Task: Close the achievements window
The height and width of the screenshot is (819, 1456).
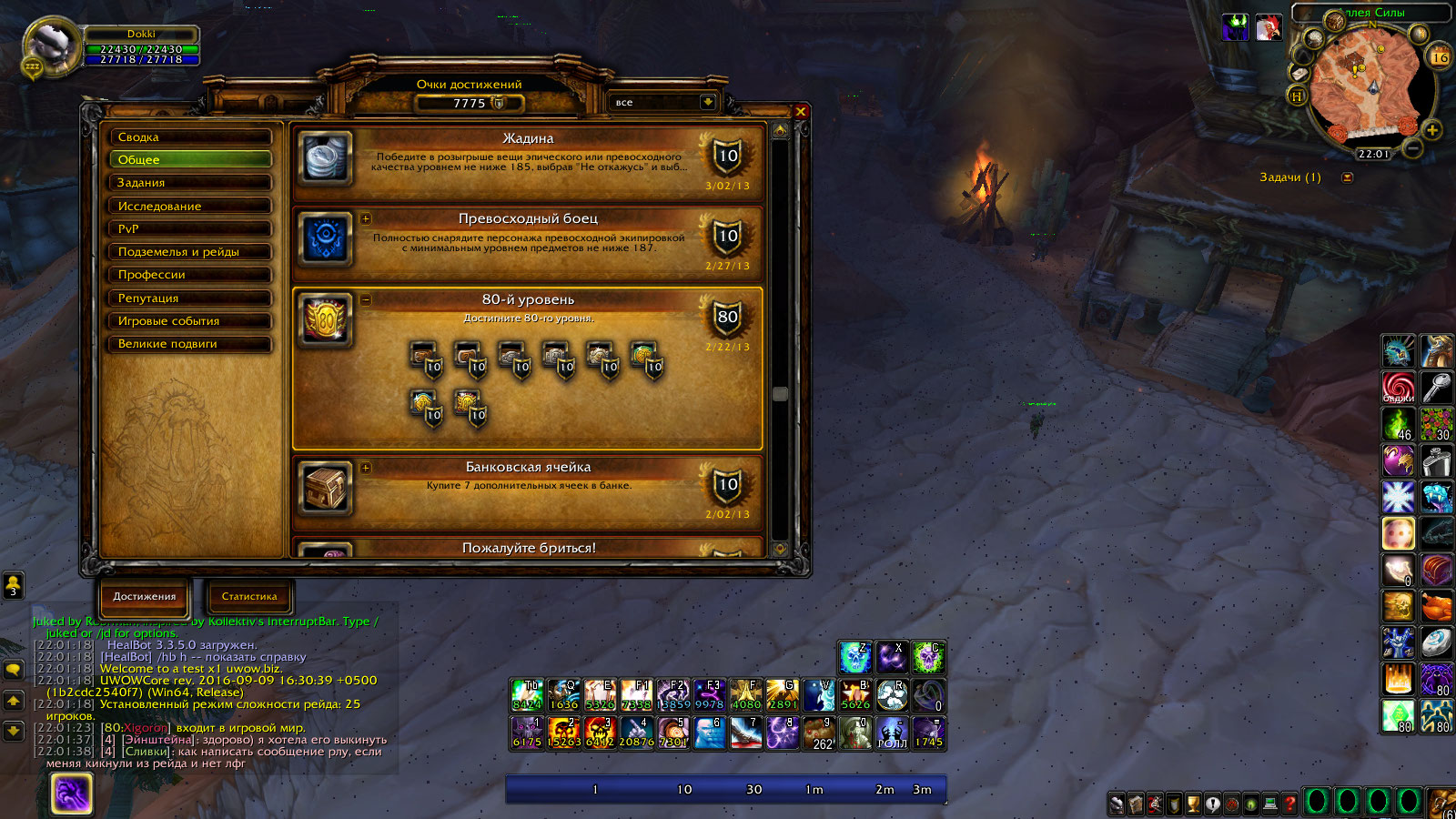Action: [x=801, y=112]
